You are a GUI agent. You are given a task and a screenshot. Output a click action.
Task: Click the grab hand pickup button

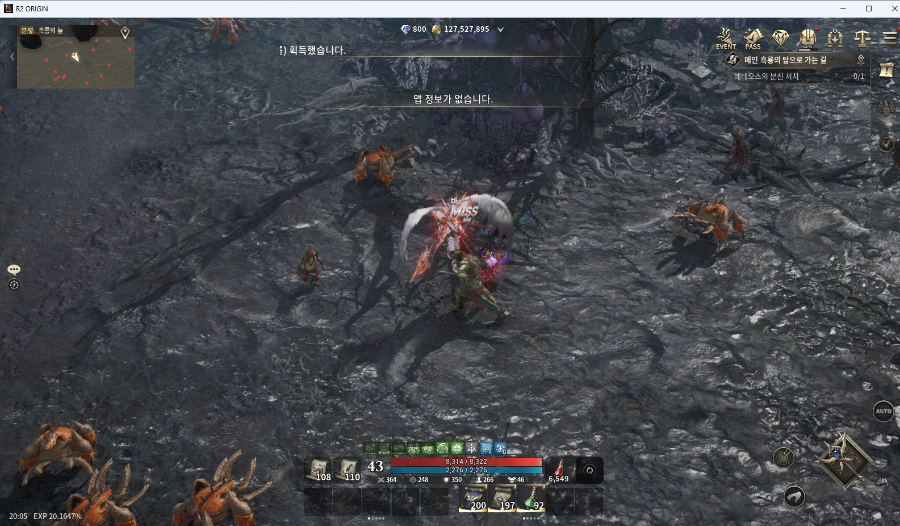pos(793,495)
